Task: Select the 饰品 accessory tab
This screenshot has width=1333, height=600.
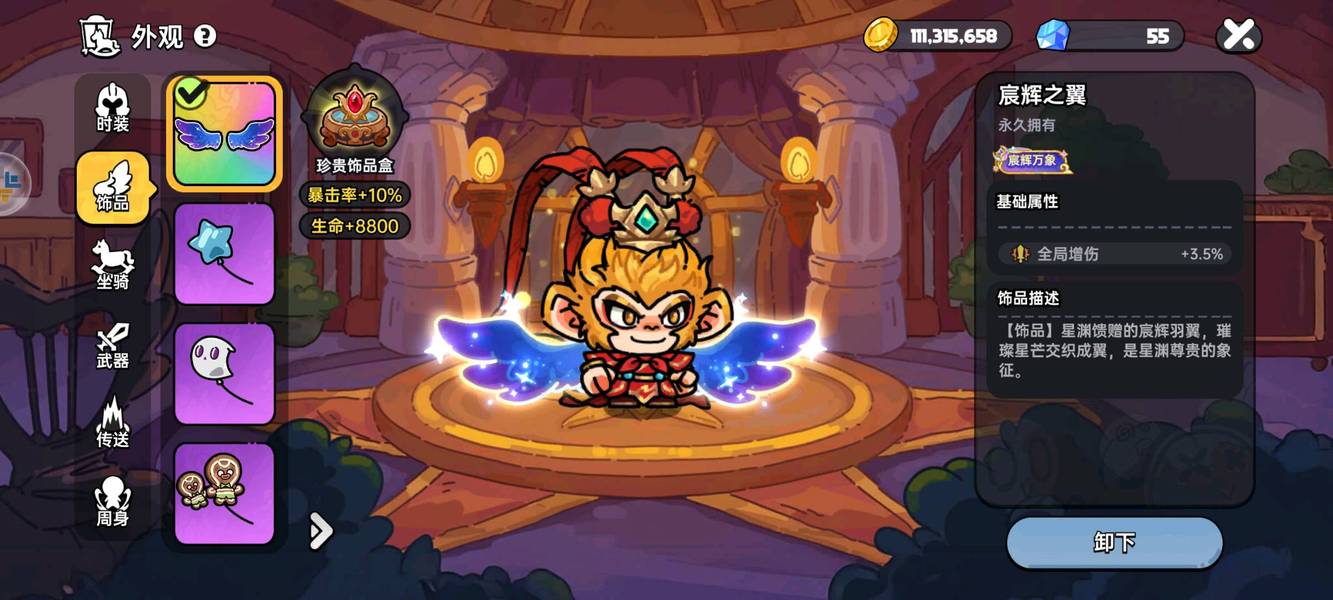Action: [113, 187]
